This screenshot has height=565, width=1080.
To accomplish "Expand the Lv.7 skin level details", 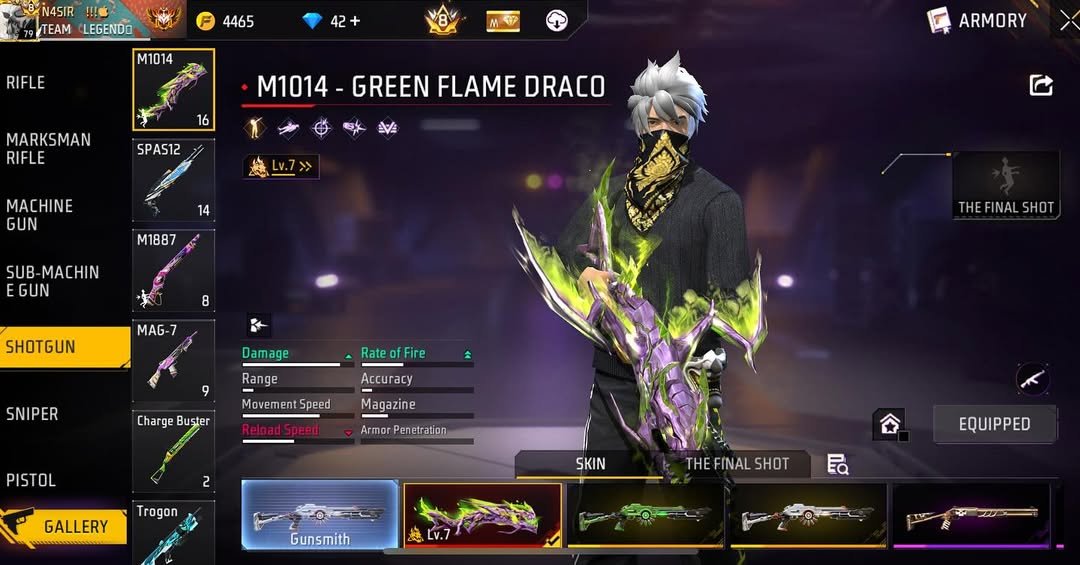I will point(282,167).
